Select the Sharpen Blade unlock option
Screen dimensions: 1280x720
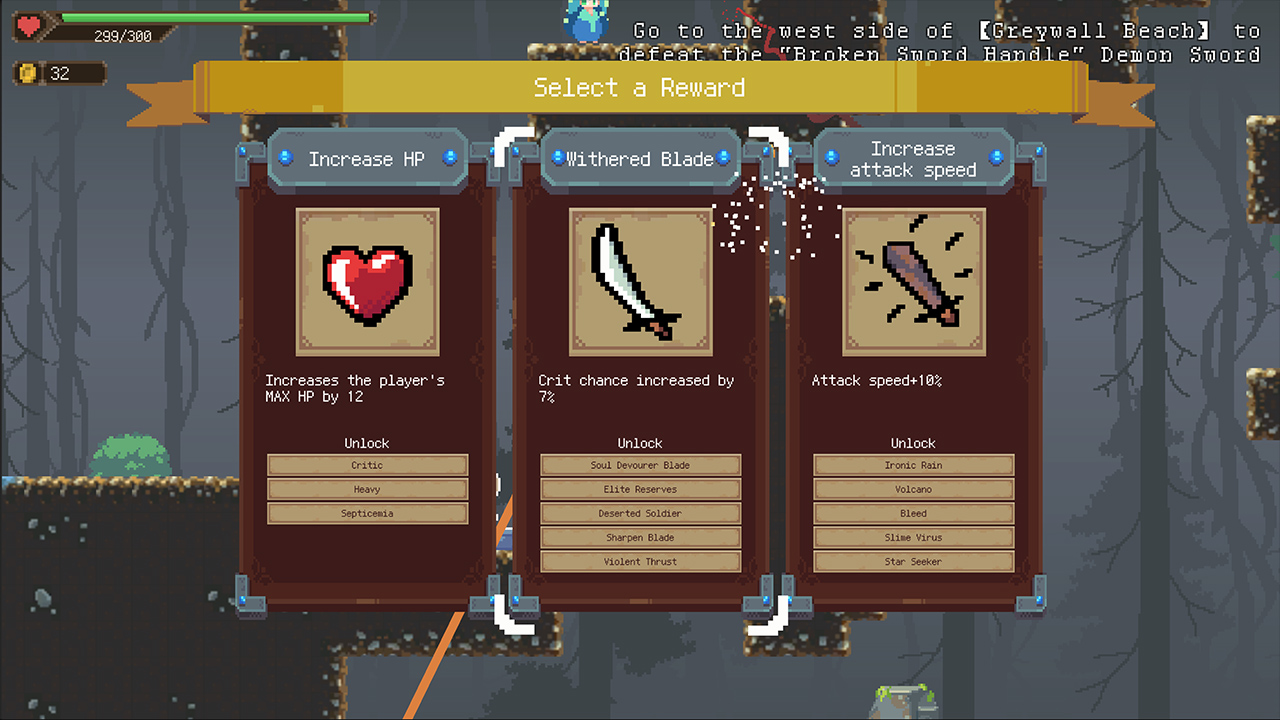pyautogui.click(x=640, y=537)
